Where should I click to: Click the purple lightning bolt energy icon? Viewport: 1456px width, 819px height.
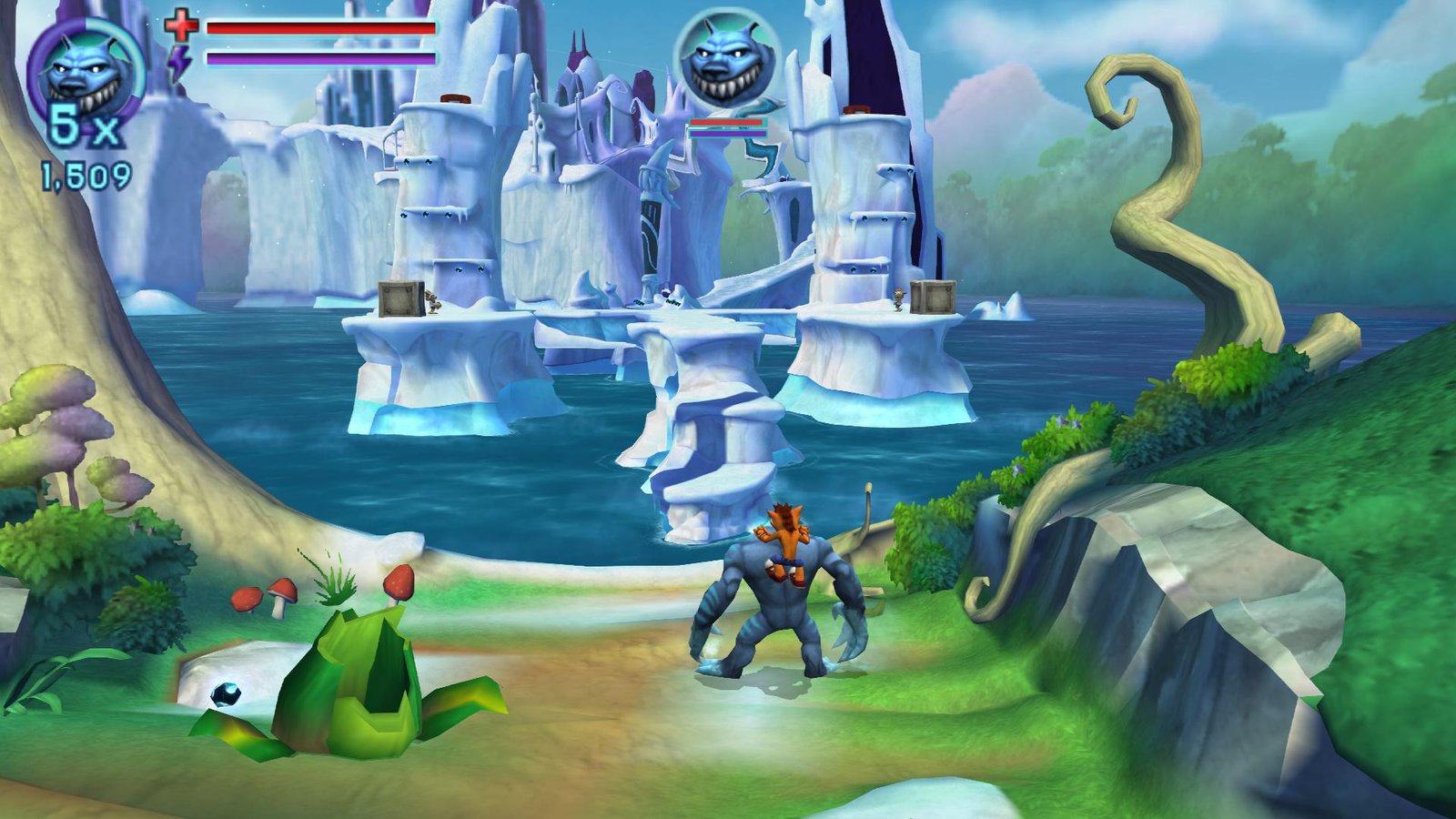click(181, 61)
